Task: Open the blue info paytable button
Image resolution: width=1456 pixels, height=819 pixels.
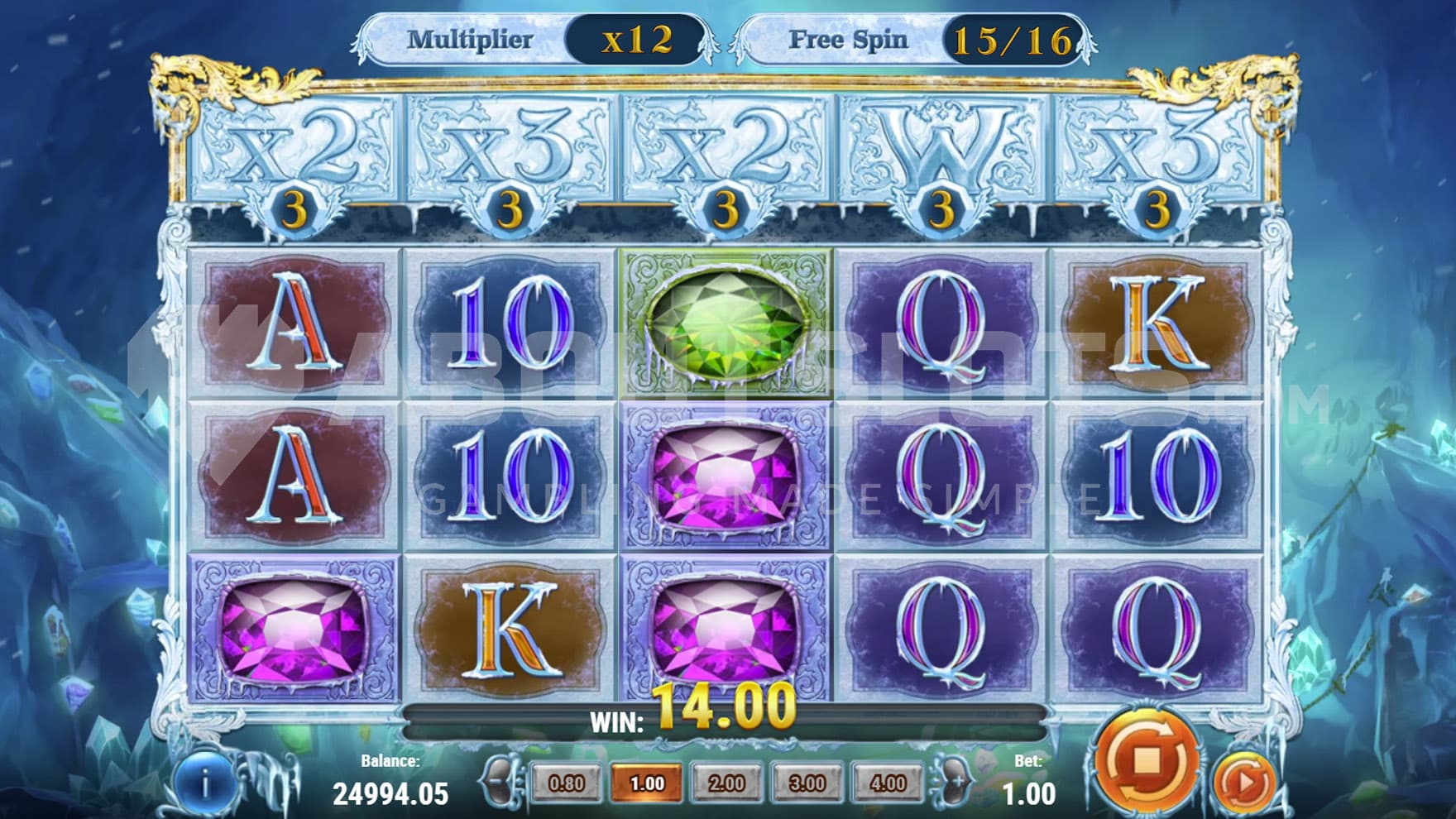Action: [204, 783]
